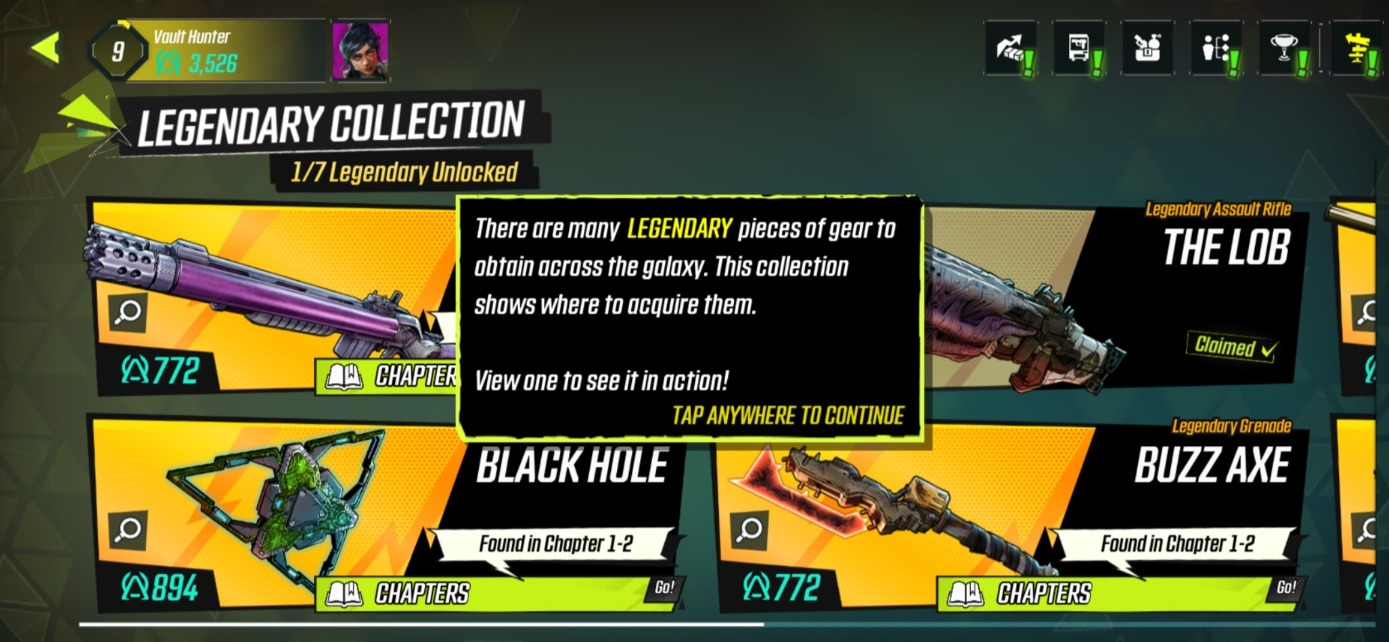Open the cash with rising arrow icon
The height and width of the screenshot is (642, 1389).
1010,48
